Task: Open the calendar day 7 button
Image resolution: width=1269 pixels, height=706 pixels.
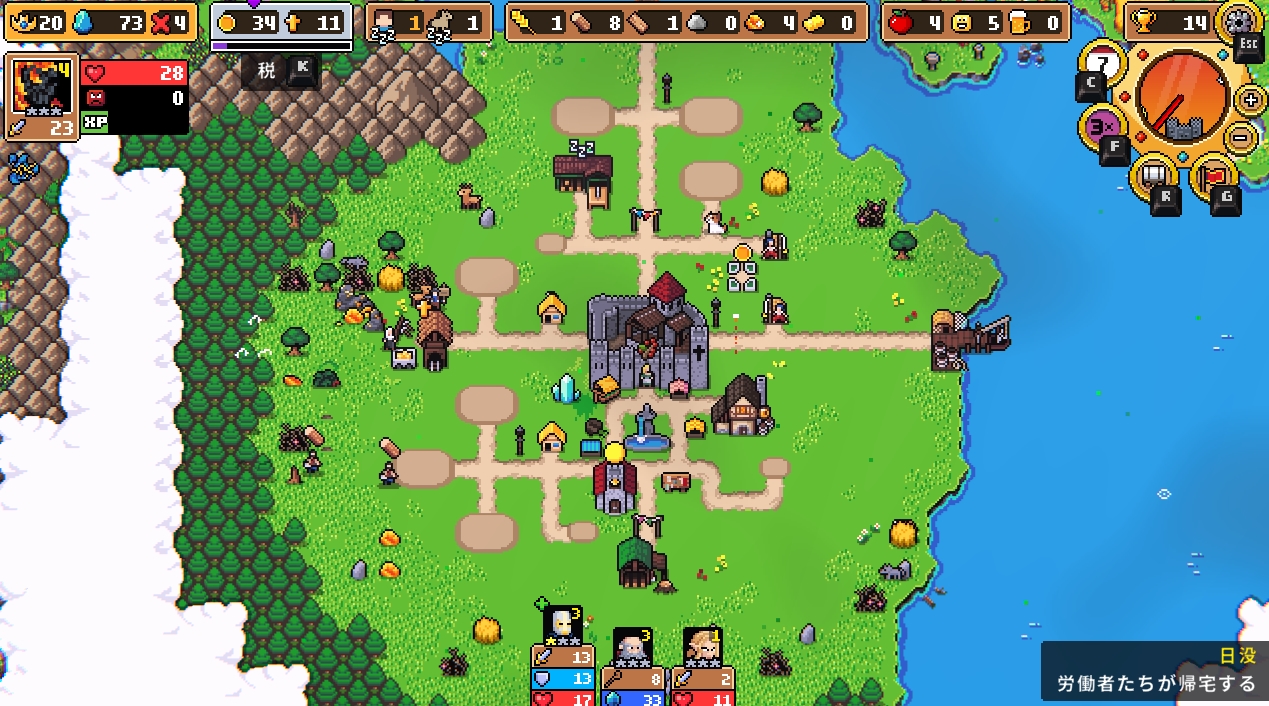Action: [1102, 65]
